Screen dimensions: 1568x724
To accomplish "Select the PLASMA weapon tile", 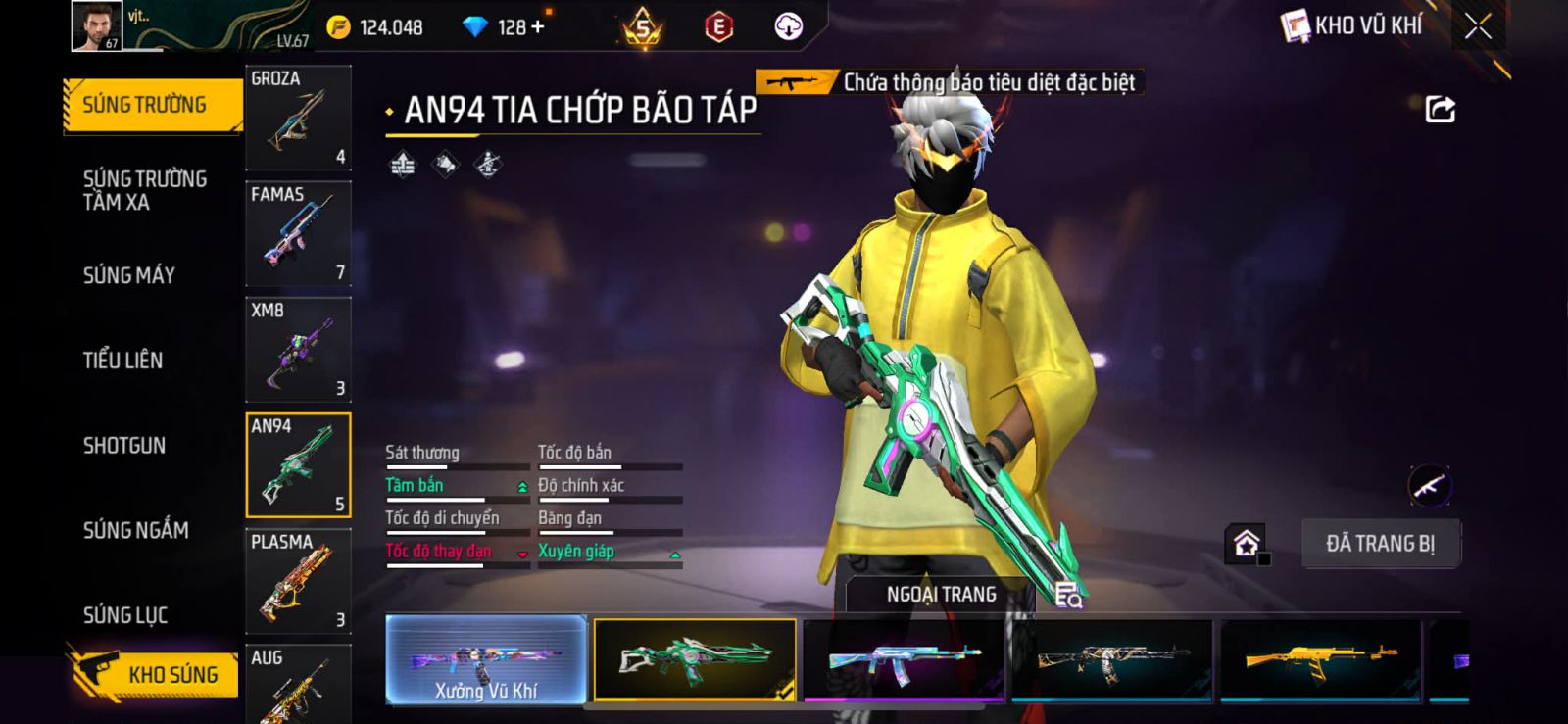I will (x=298, y=581).
